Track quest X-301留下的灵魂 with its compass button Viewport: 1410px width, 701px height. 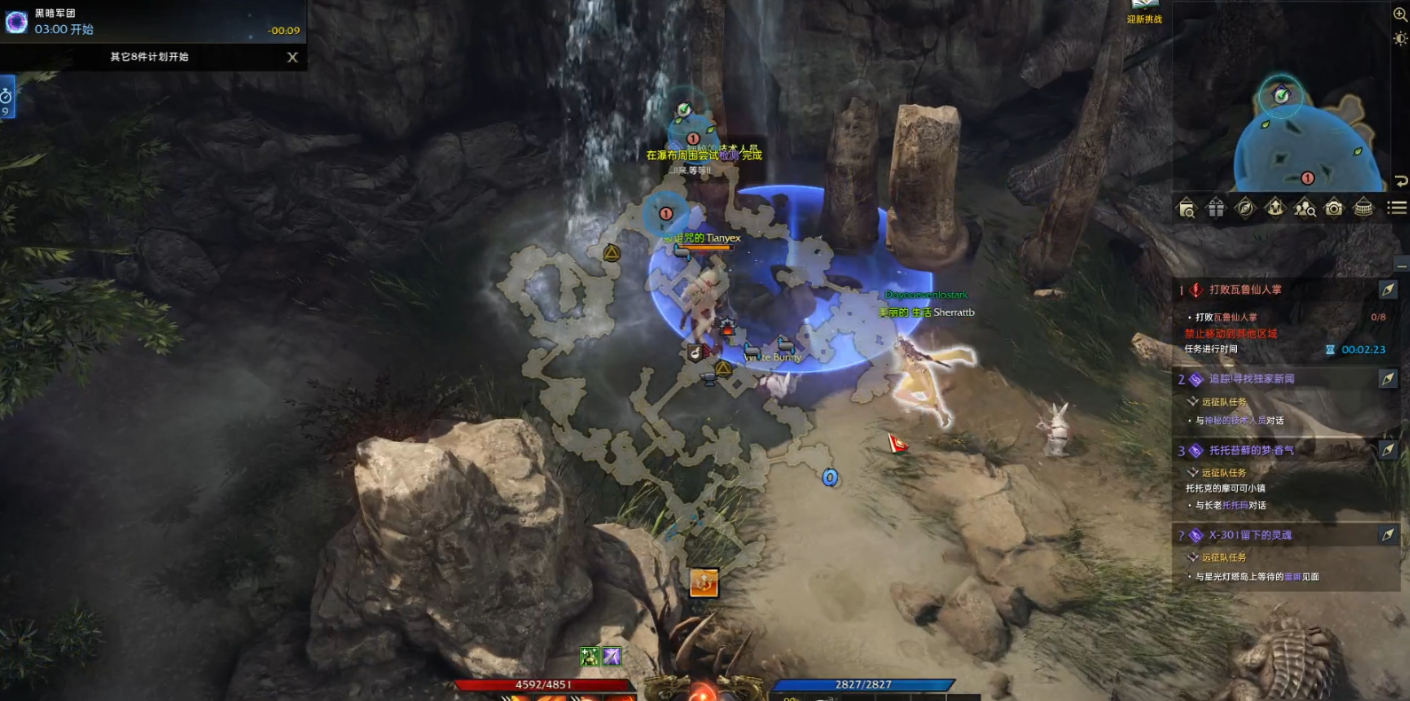pyautogui.click(x=1388, y=535)
